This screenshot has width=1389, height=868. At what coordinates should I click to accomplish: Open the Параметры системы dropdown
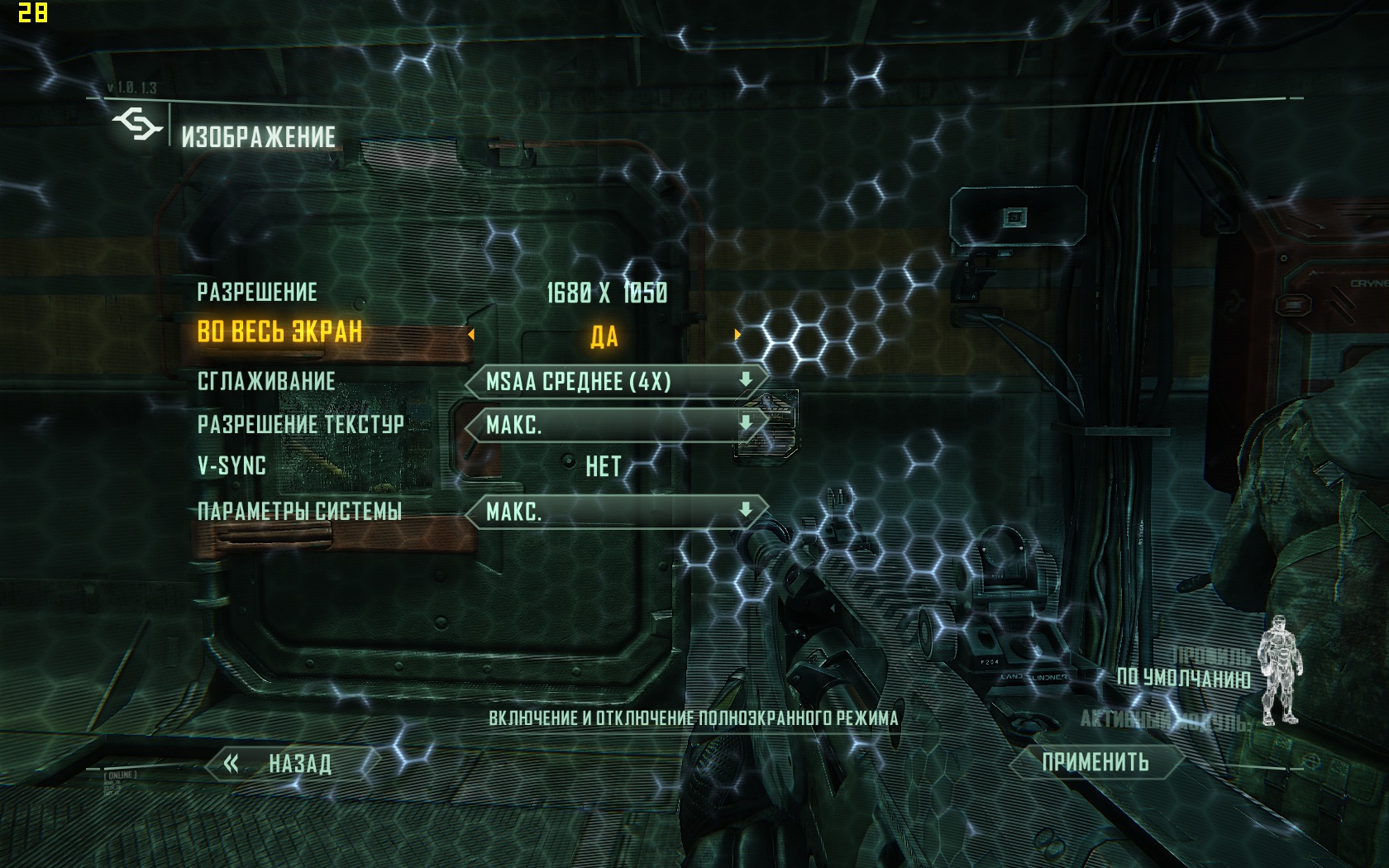click(x=616, y=512)
